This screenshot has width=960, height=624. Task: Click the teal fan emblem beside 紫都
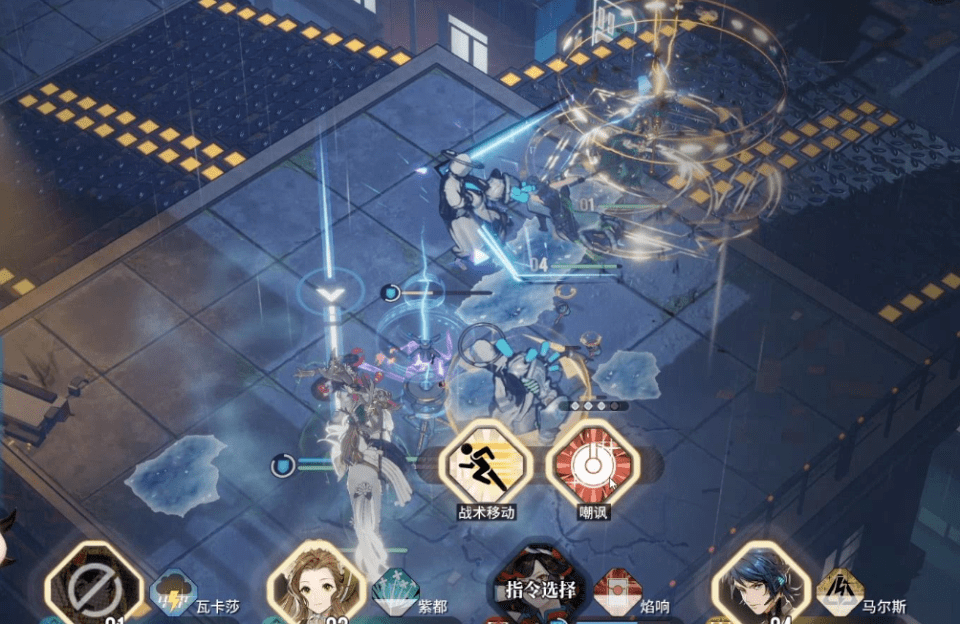[x=394, y=591]
